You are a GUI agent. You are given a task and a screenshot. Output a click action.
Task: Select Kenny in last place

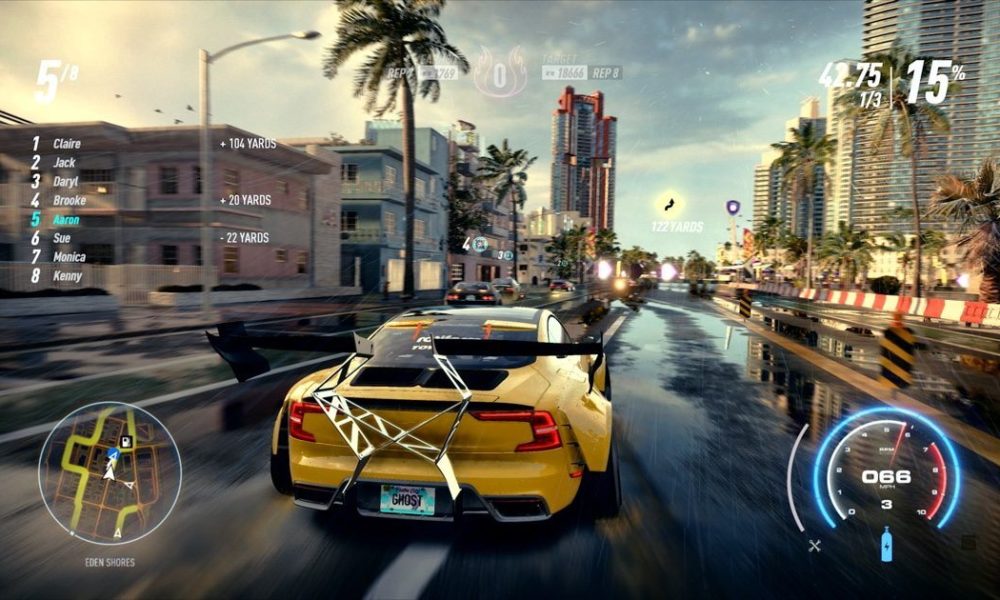click(67, 275)
